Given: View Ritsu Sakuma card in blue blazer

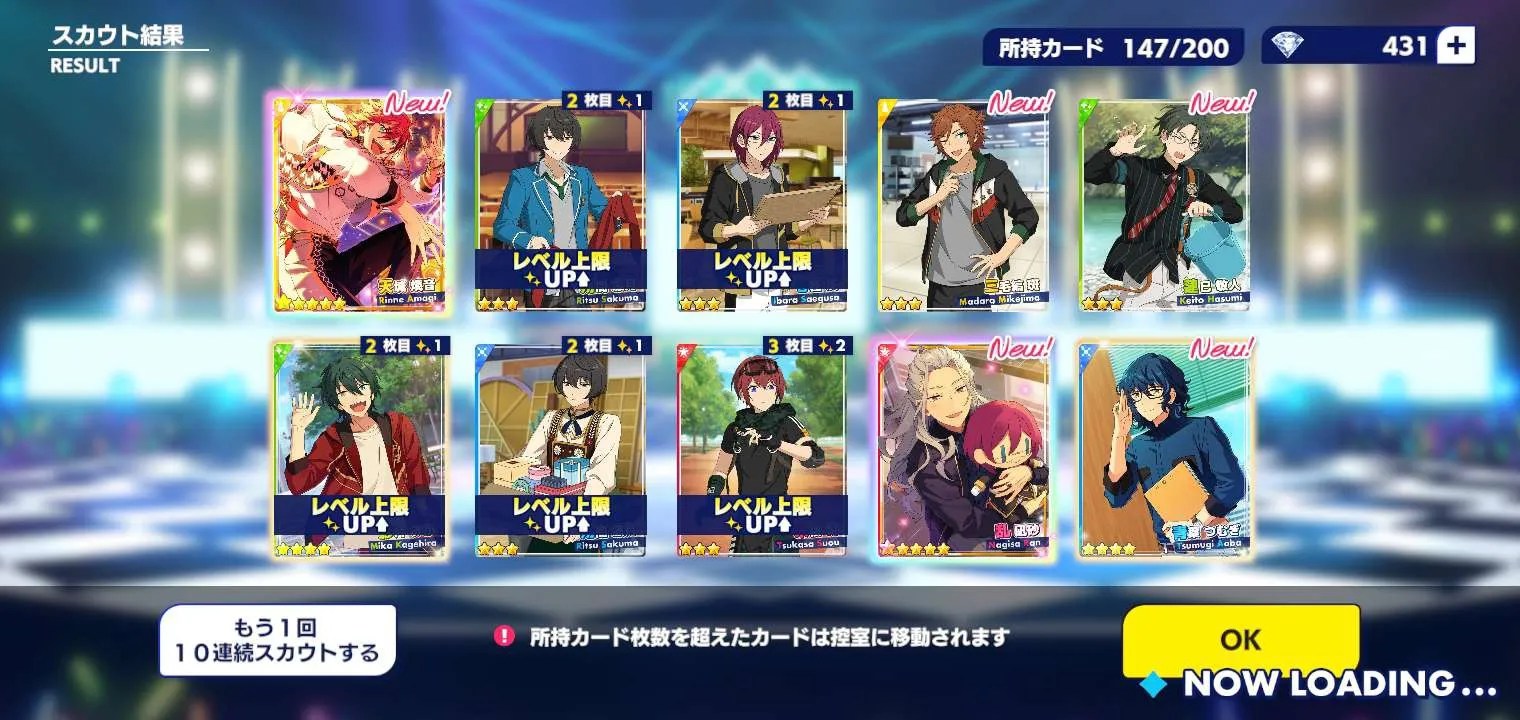Looking at the screenshot, I should (x=560, y=205).
